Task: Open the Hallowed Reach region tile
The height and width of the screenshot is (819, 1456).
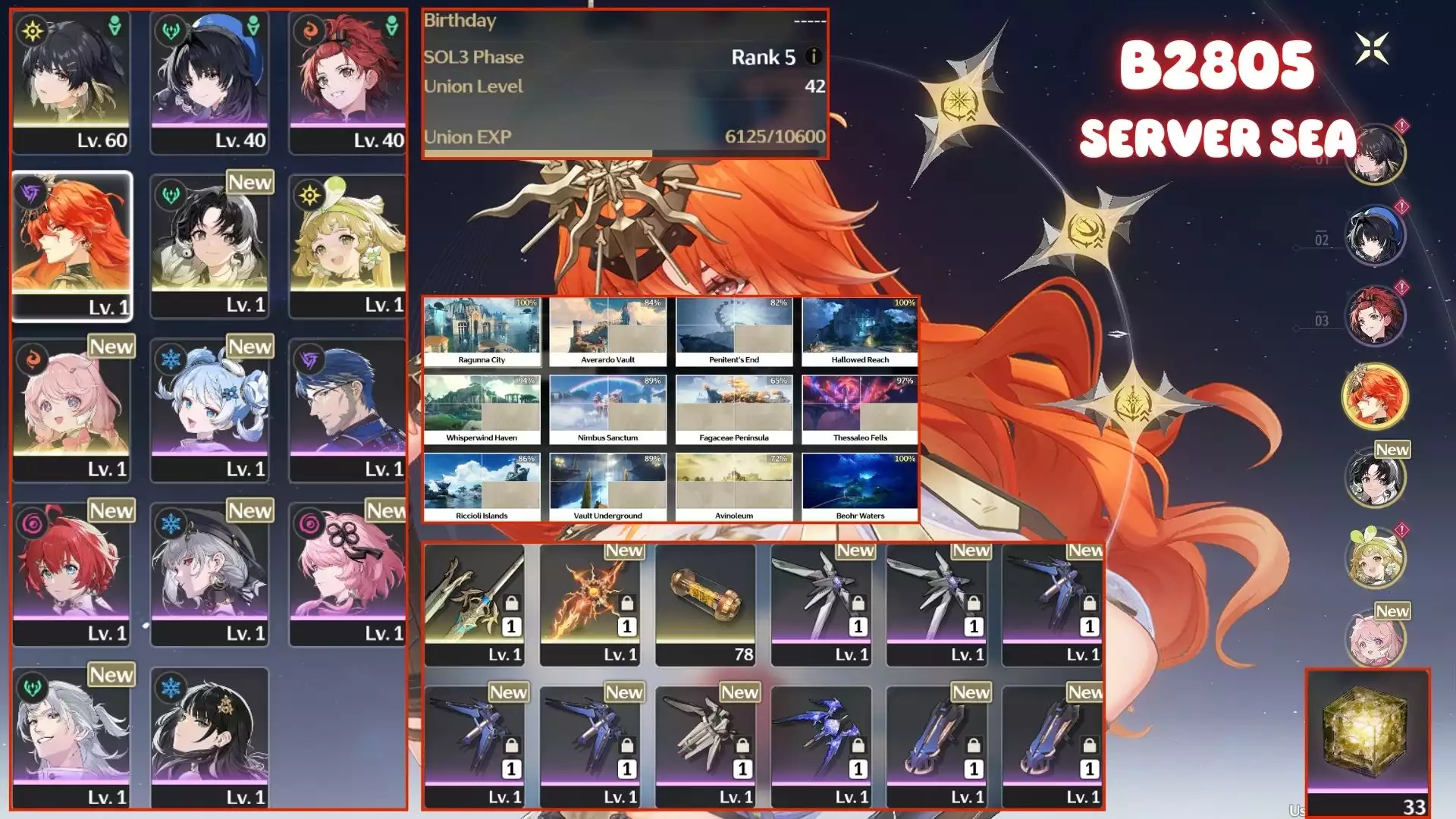Action: [x=860, y=332]
